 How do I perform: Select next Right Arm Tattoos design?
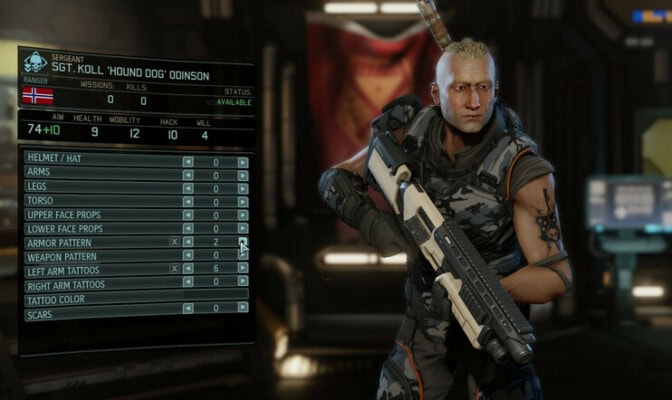pyautogui.click(x=243, y=283)
